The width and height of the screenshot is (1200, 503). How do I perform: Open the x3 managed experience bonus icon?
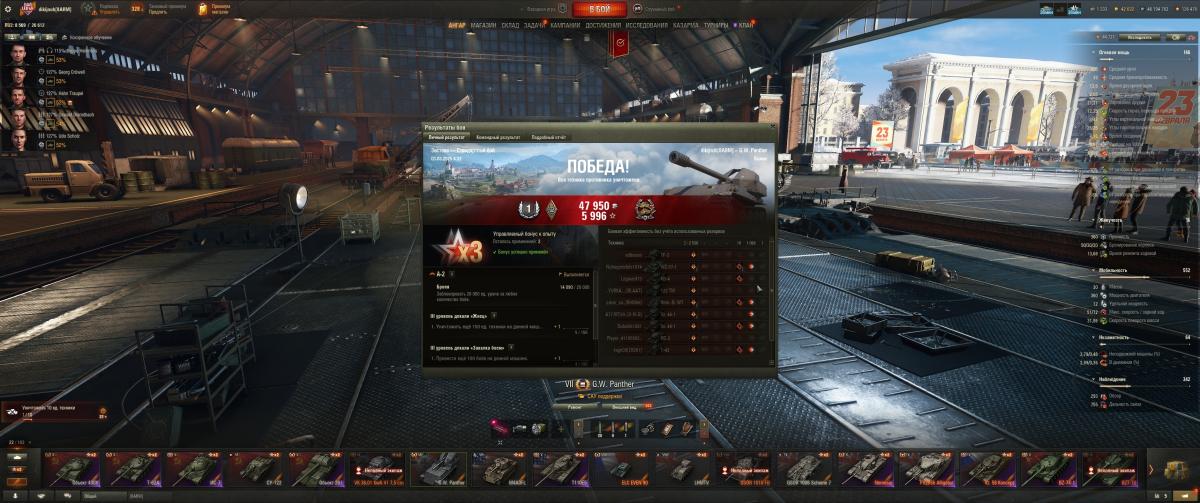tap(455, 247)
